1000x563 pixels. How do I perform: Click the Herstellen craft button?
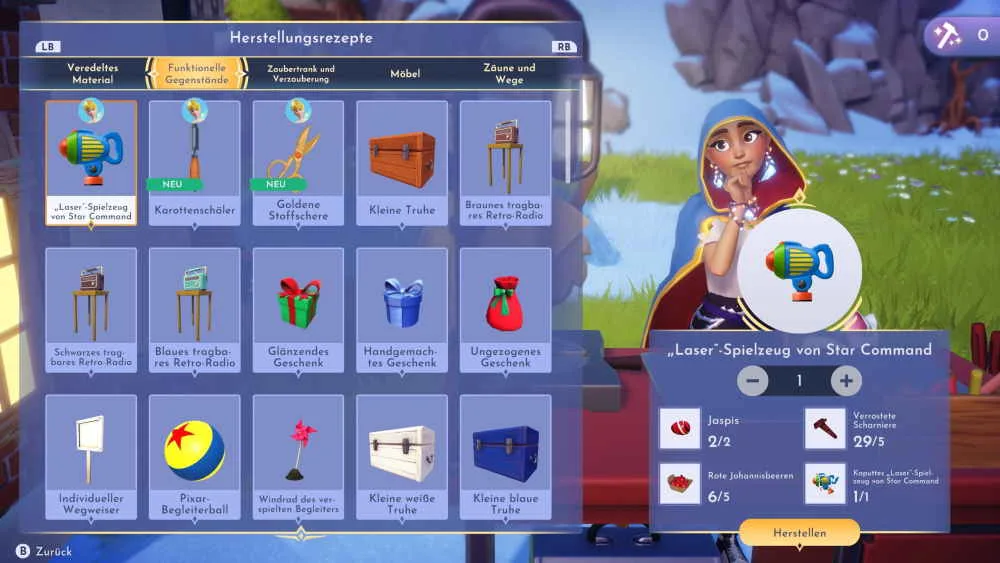pos(799,533)
